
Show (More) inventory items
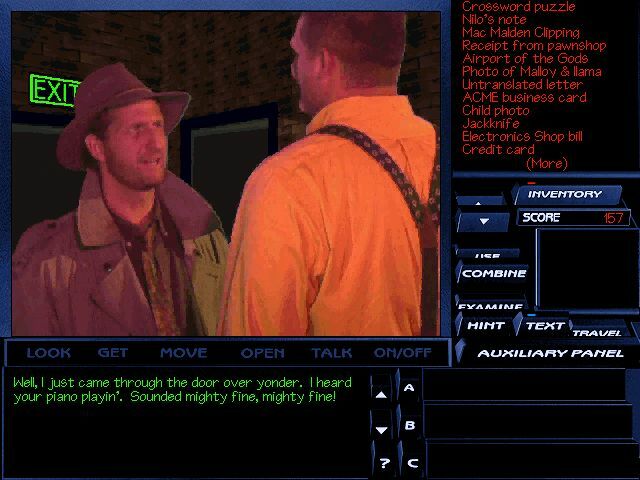coord(546,163)
